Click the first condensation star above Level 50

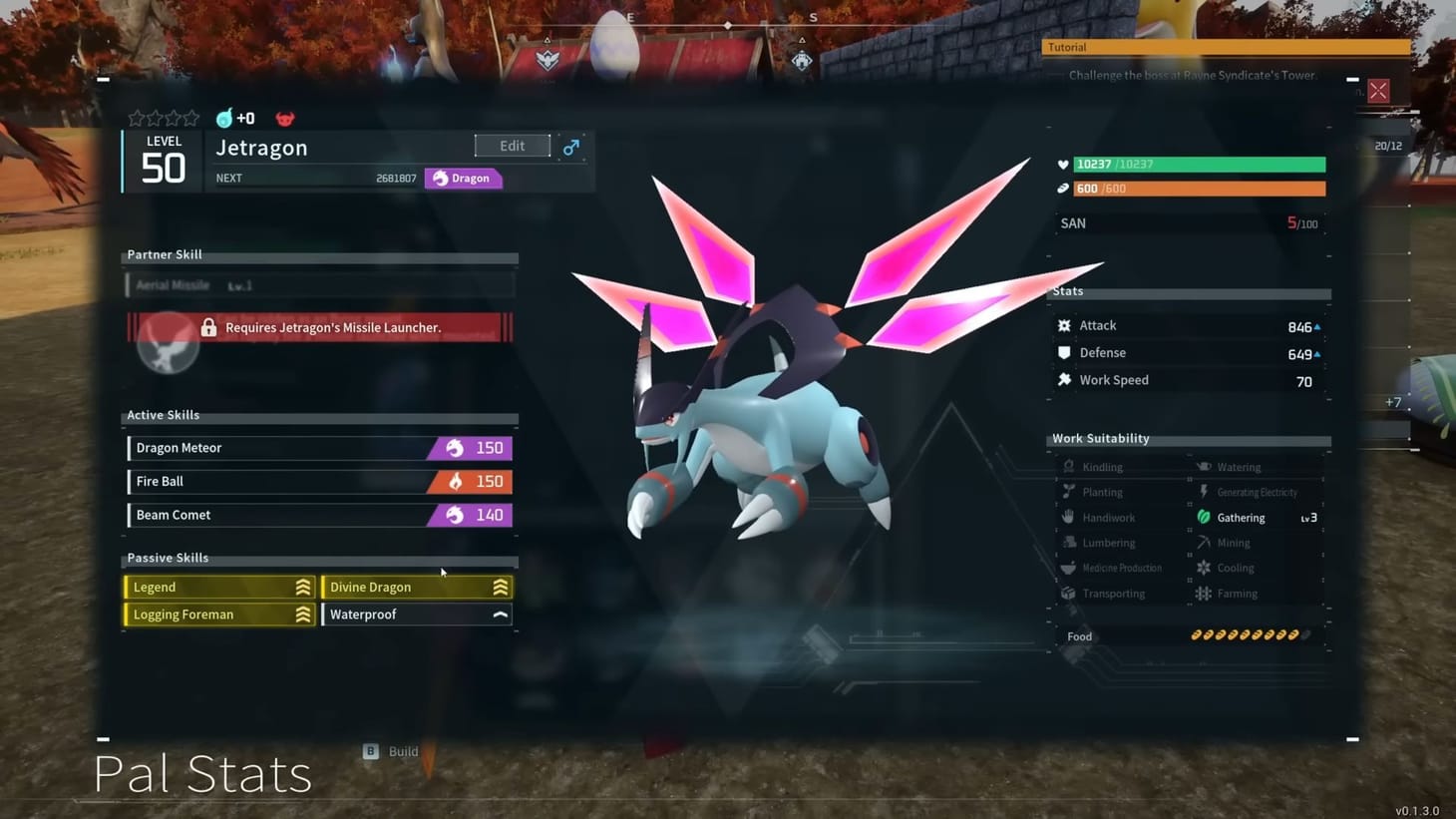coord(136,118)
